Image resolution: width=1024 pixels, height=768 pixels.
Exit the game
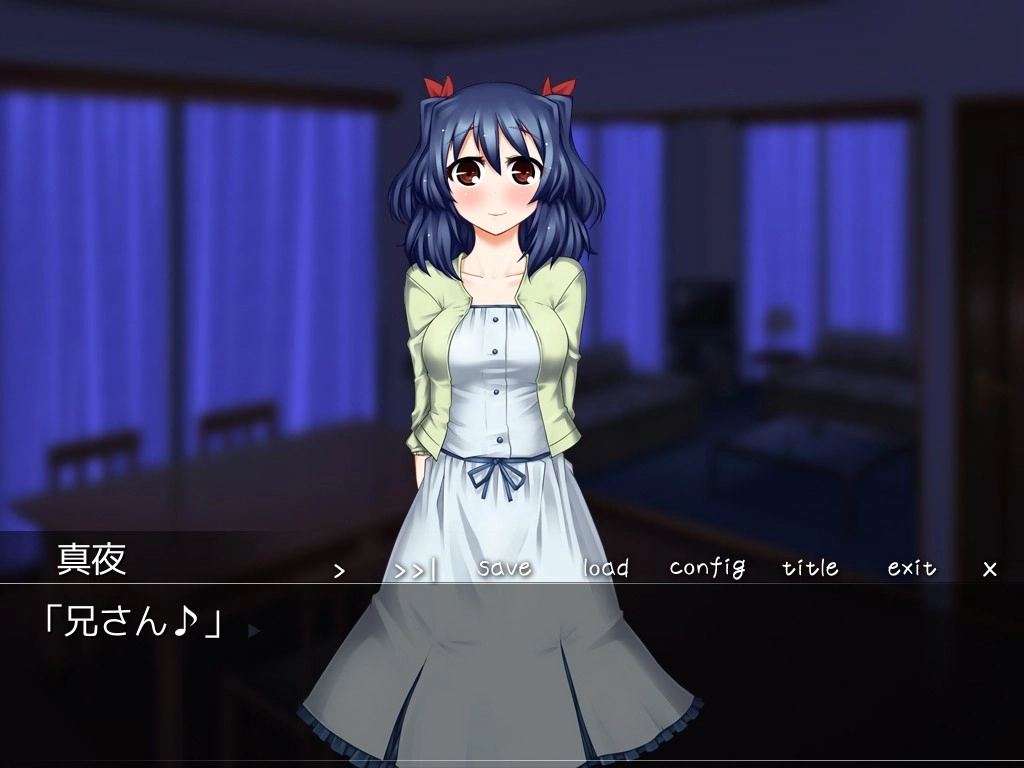click(912, 568)
